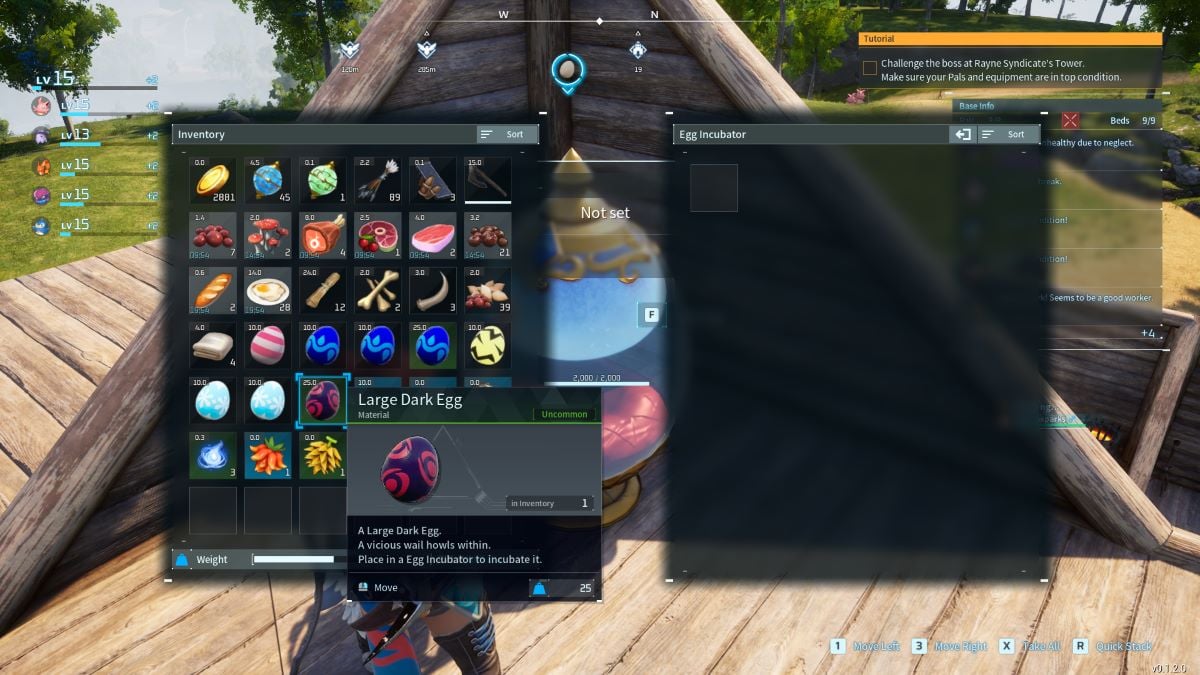Screen dimensions: 1200x675
Task: Pick the yellow electric egg
Action: click(487, 346)
